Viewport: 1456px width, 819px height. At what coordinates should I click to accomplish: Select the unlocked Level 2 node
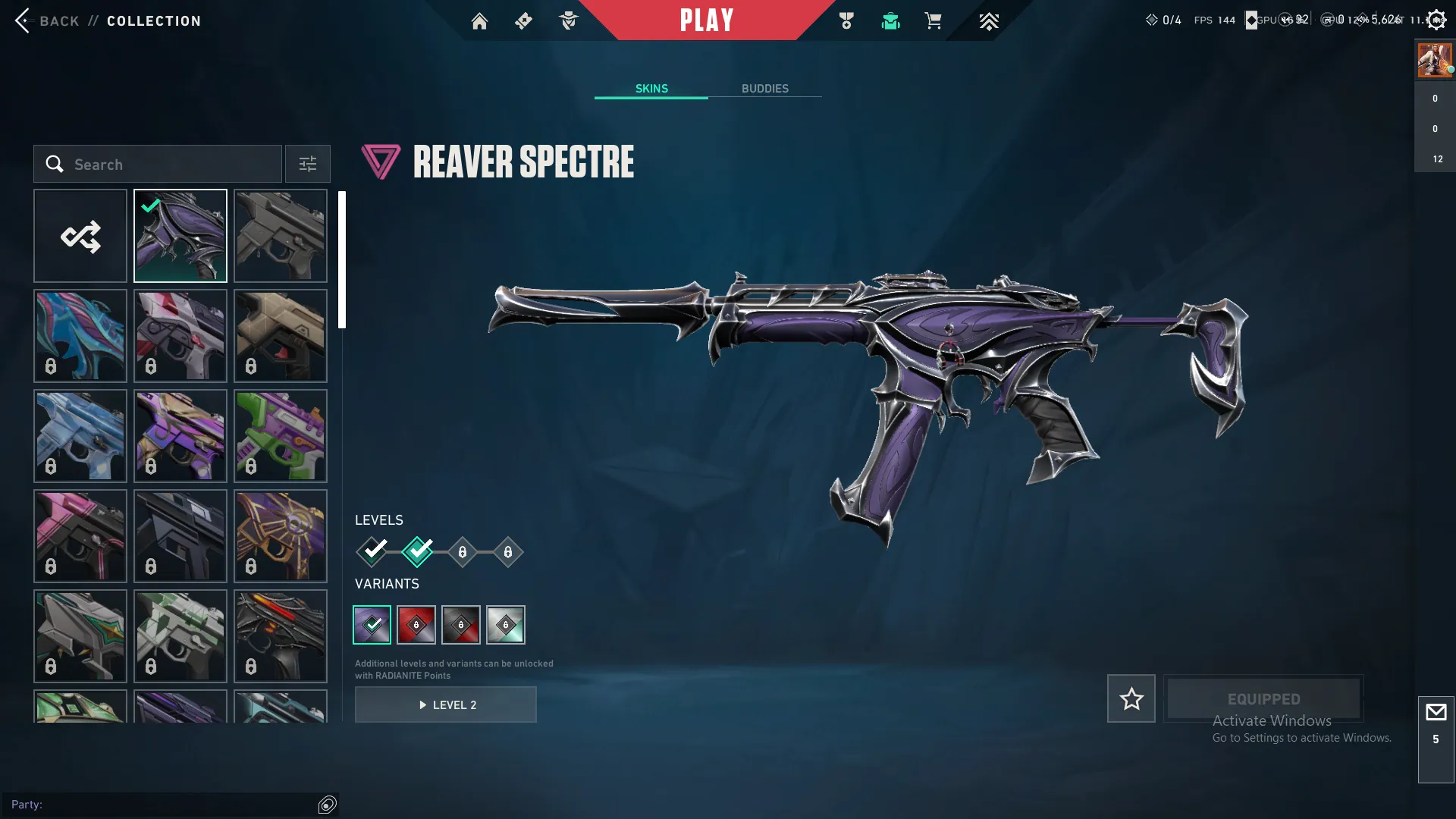click(416, 552)
